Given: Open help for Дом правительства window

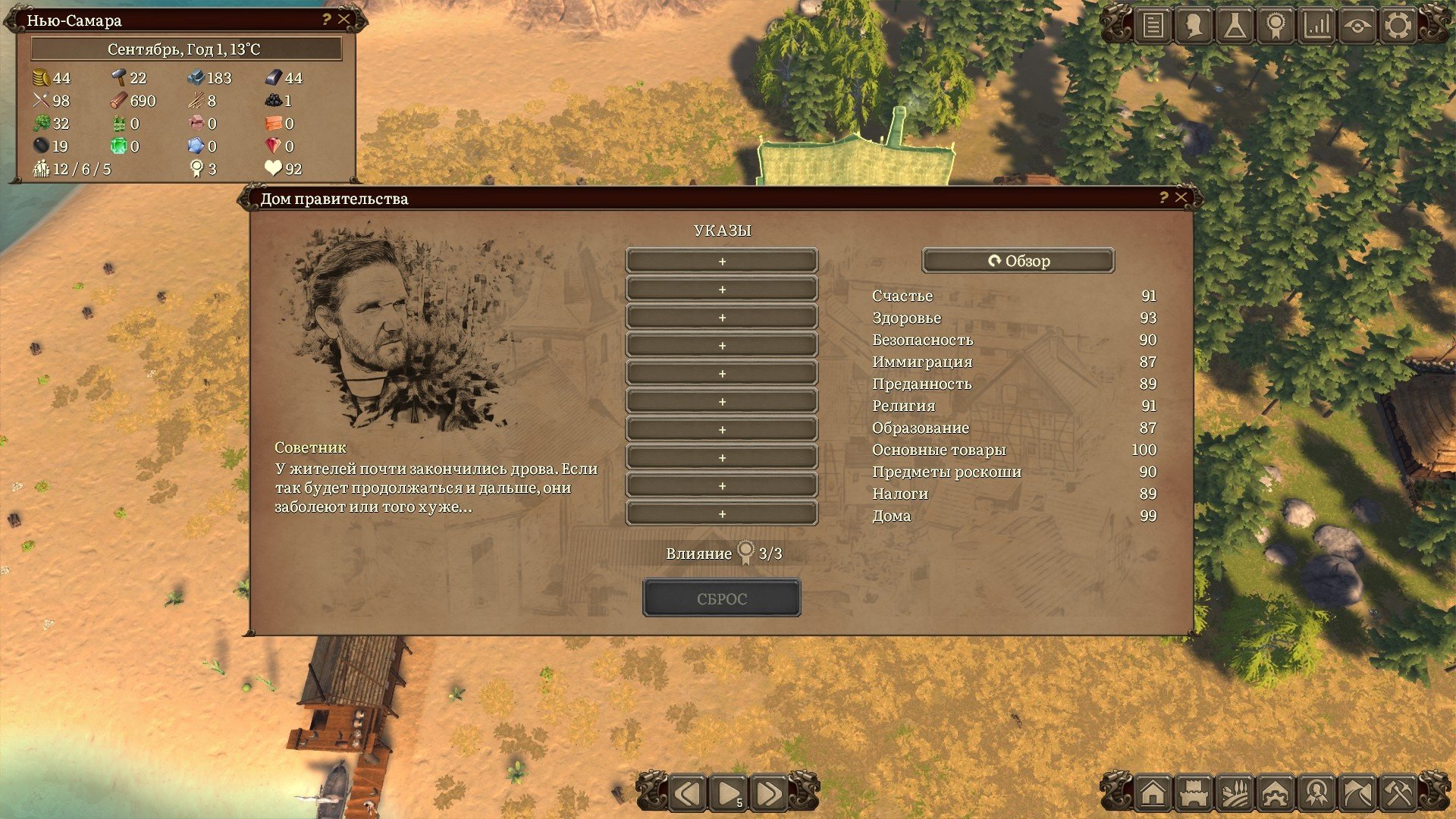Looking at the screenshot, I should click(1163, 198).
